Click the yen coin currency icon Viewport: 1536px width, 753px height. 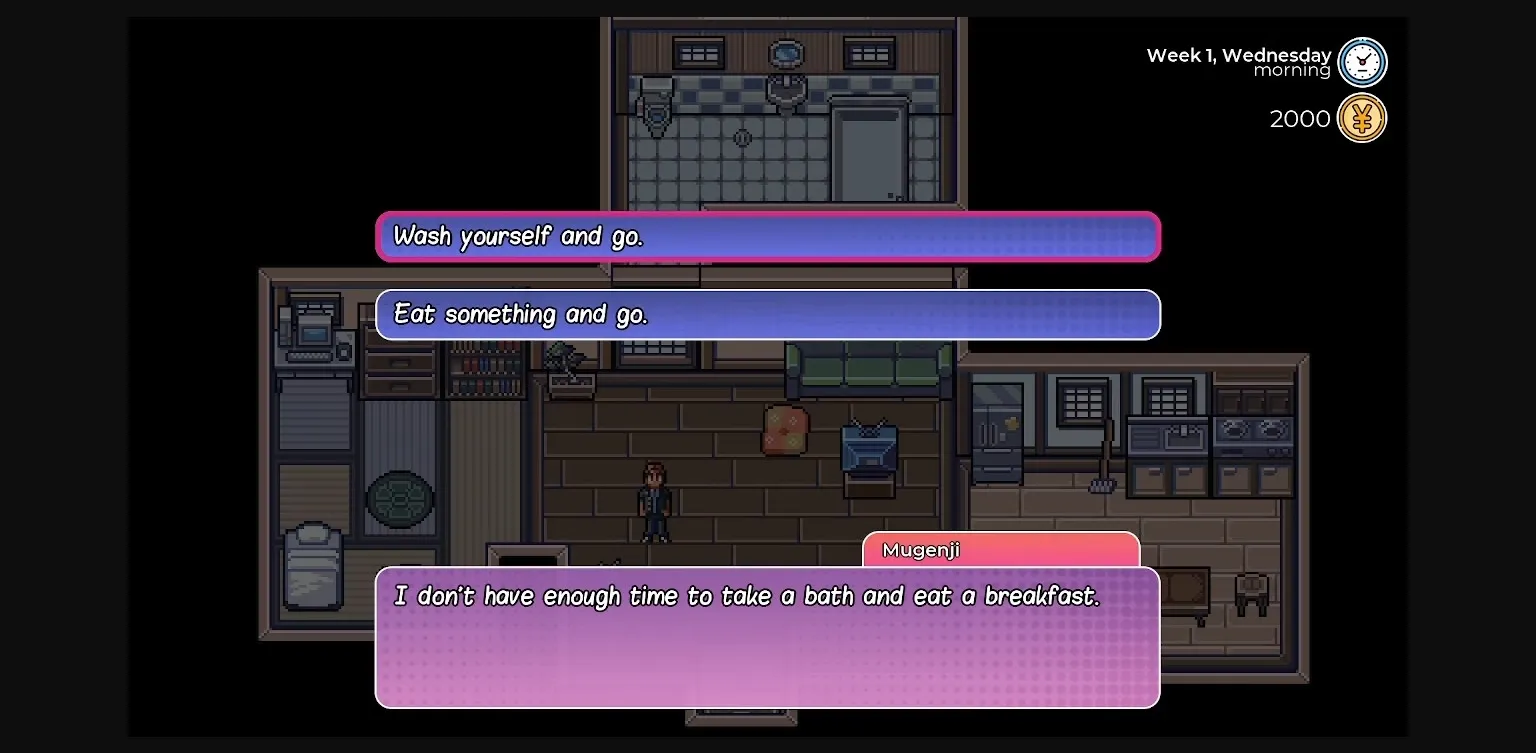click(1362, 117)
